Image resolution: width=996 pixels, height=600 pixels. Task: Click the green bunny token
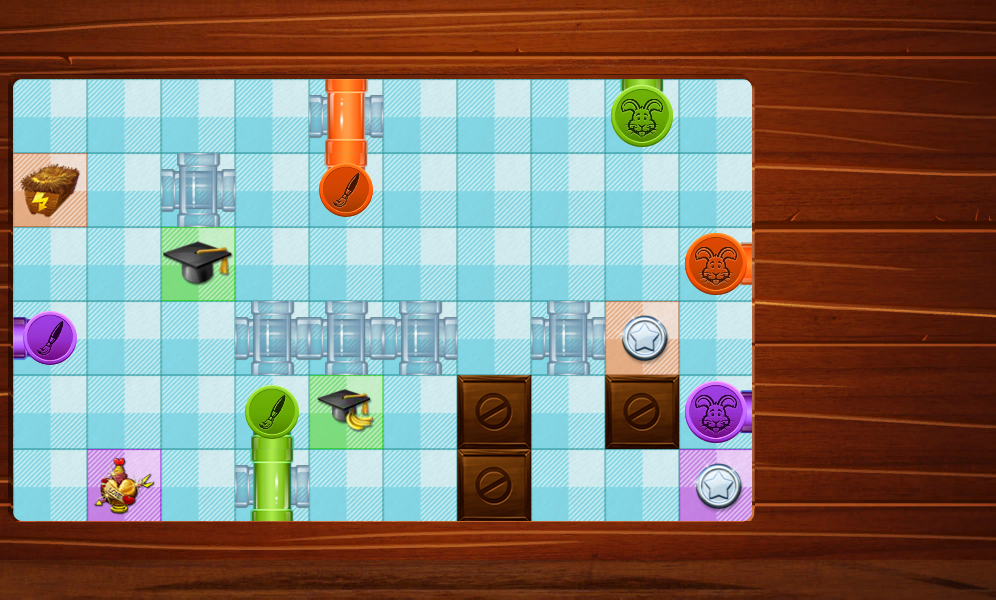point(642,116)
